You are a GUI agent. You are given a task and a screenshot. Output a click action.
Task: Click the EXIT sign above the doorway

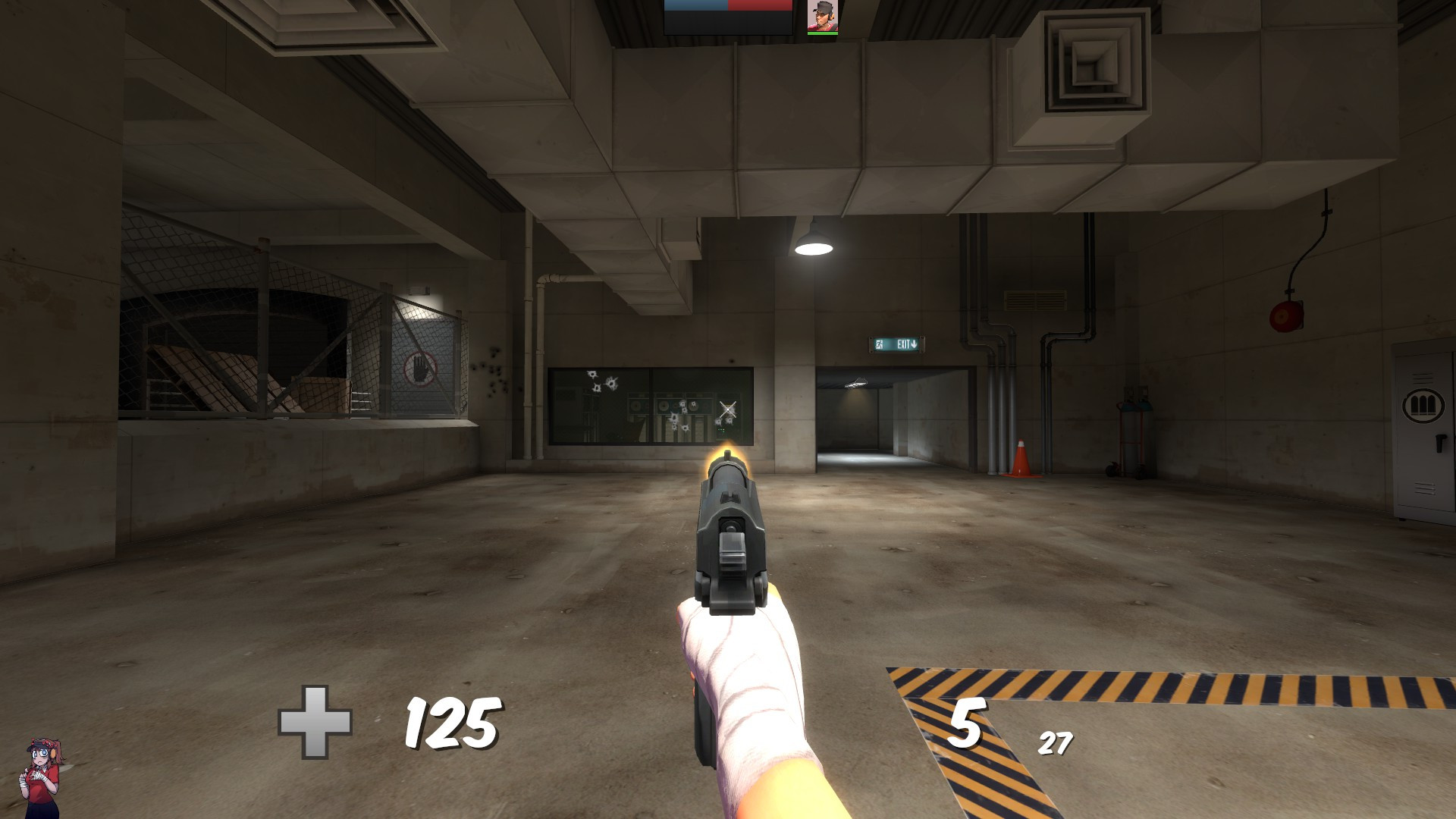click(x=896, y=343)
